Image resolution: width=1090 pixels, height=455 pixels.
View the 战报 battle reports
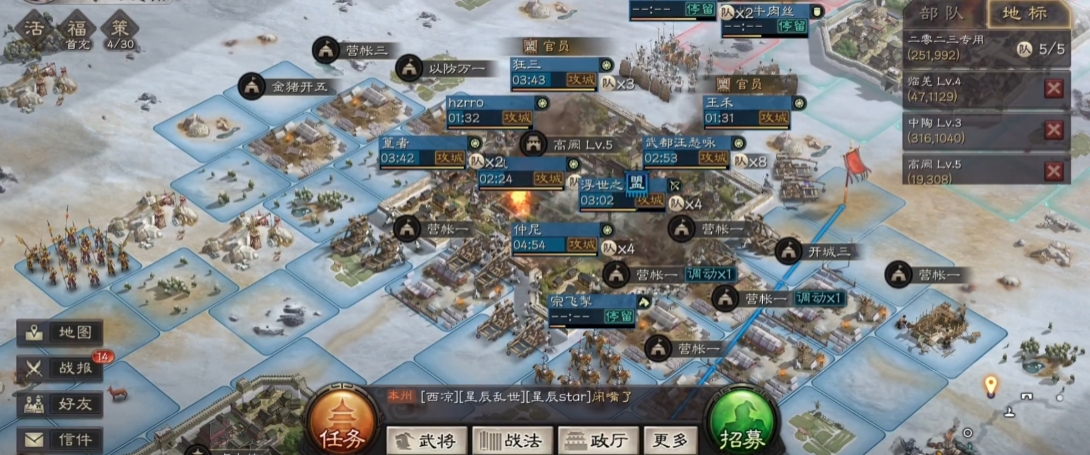(62, 368)
